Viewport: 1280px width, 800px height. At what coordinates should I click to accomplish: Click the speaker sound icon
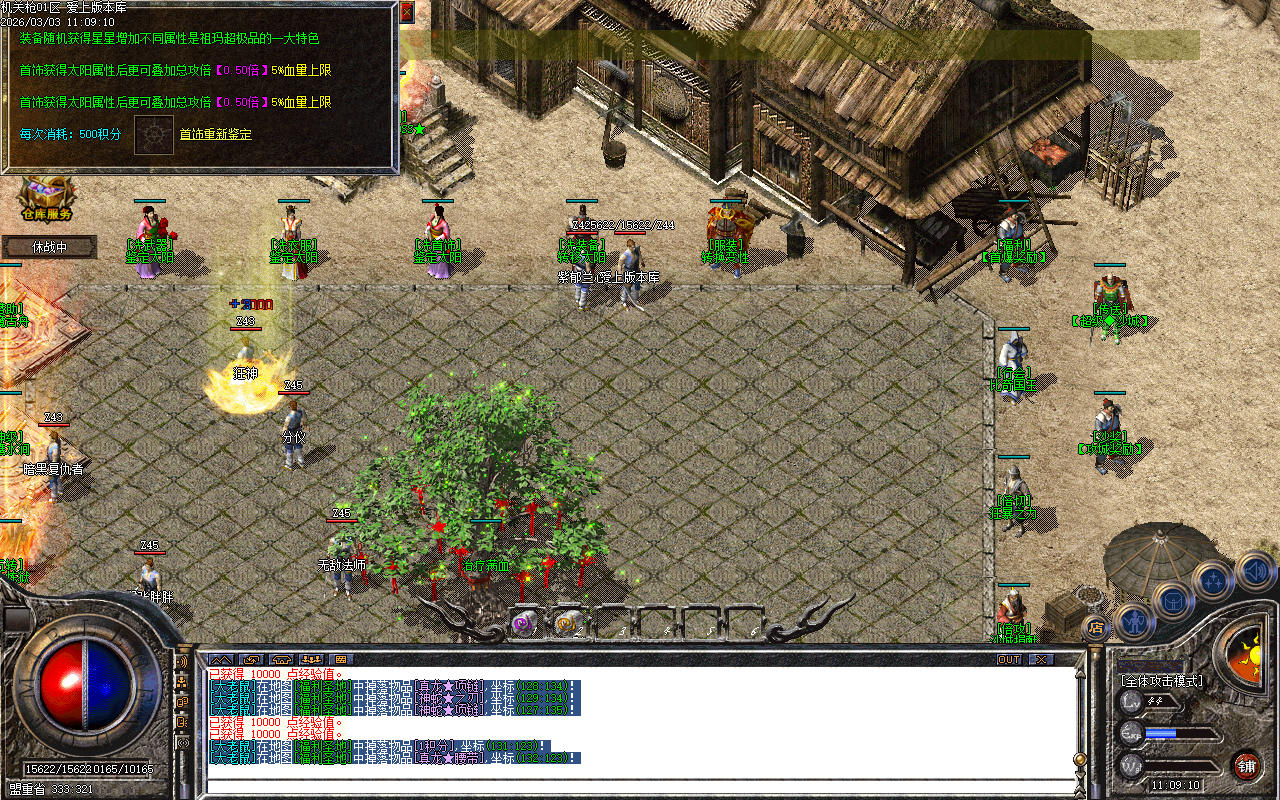tap(1254, 570)
